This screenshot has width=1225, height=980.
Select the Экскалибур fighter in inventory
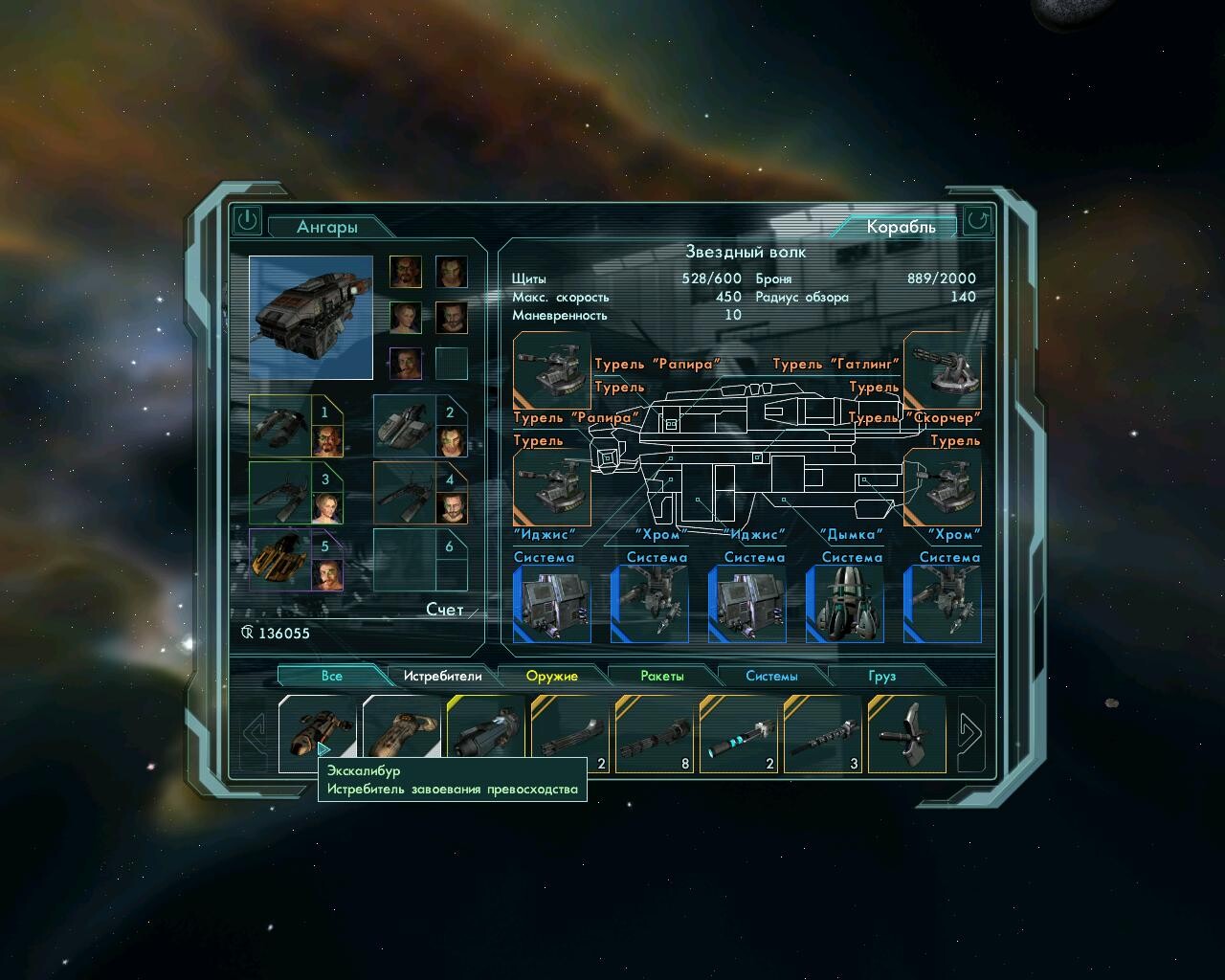[x=316, y=732]
